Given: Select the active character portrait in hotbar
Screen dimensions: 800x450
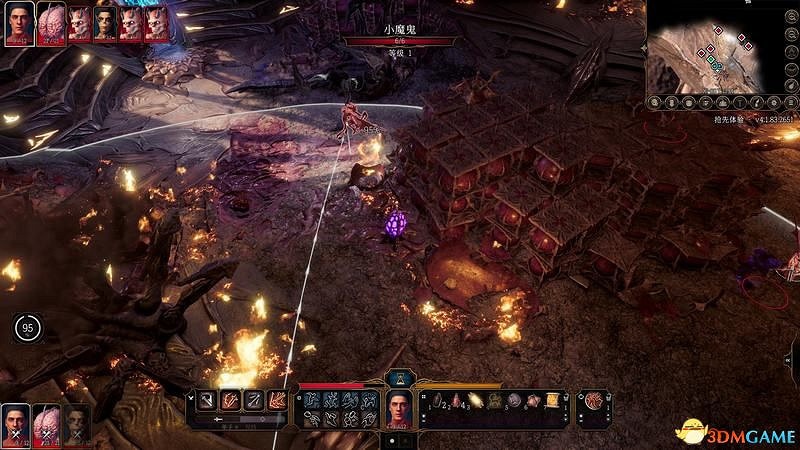Looking at the screenshot, I should click(x=399, y=406).
